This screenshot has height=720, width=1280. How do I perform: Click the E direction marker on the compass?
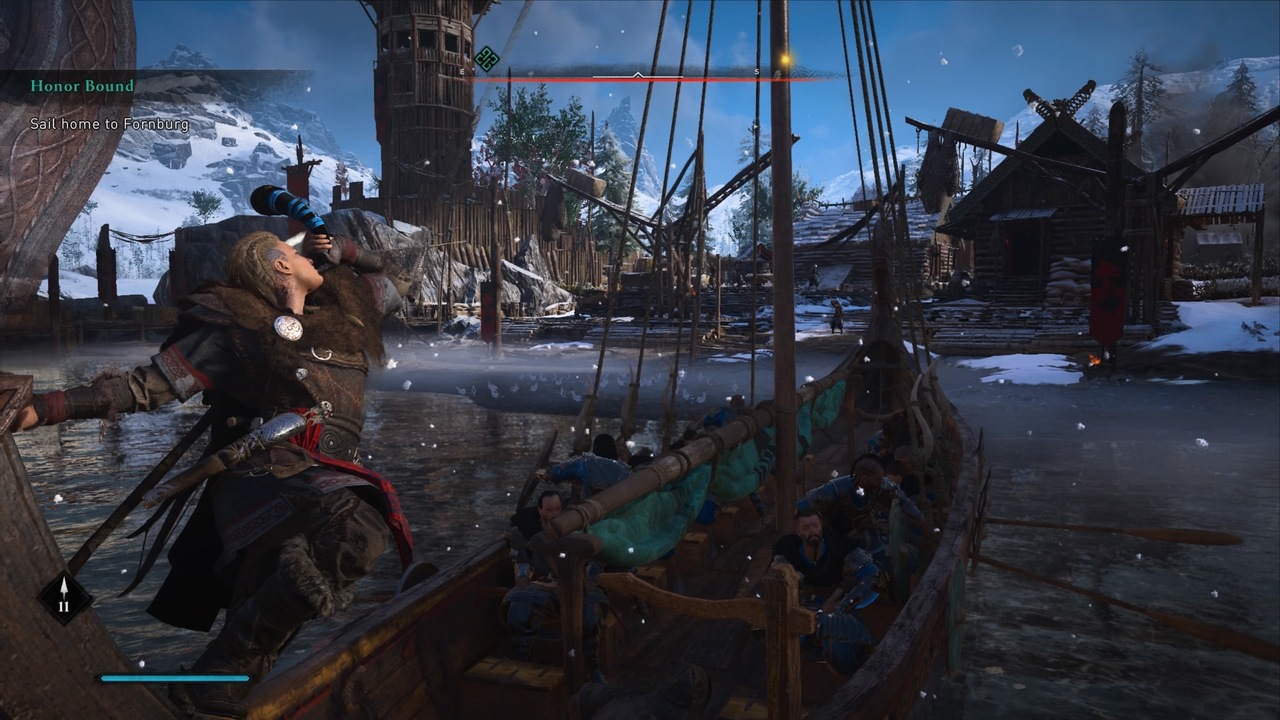(x=462, y=70)
